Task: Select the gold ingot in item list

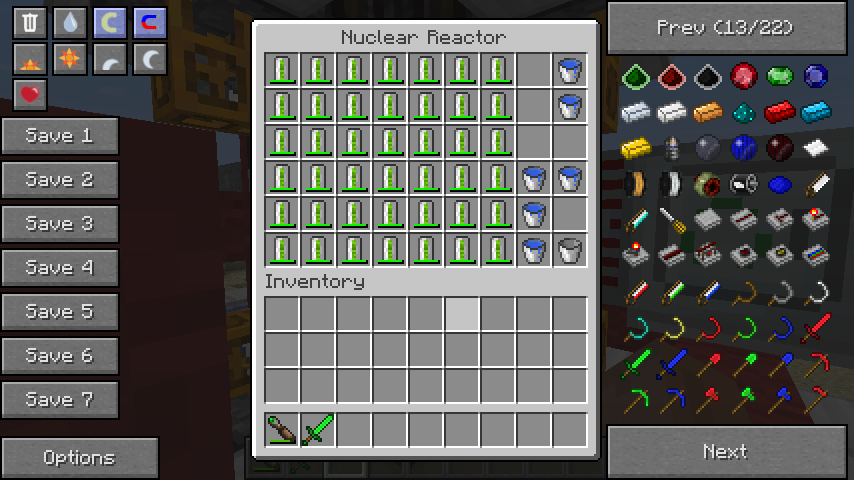Action: pyautogui.click(x=636, y=149)
